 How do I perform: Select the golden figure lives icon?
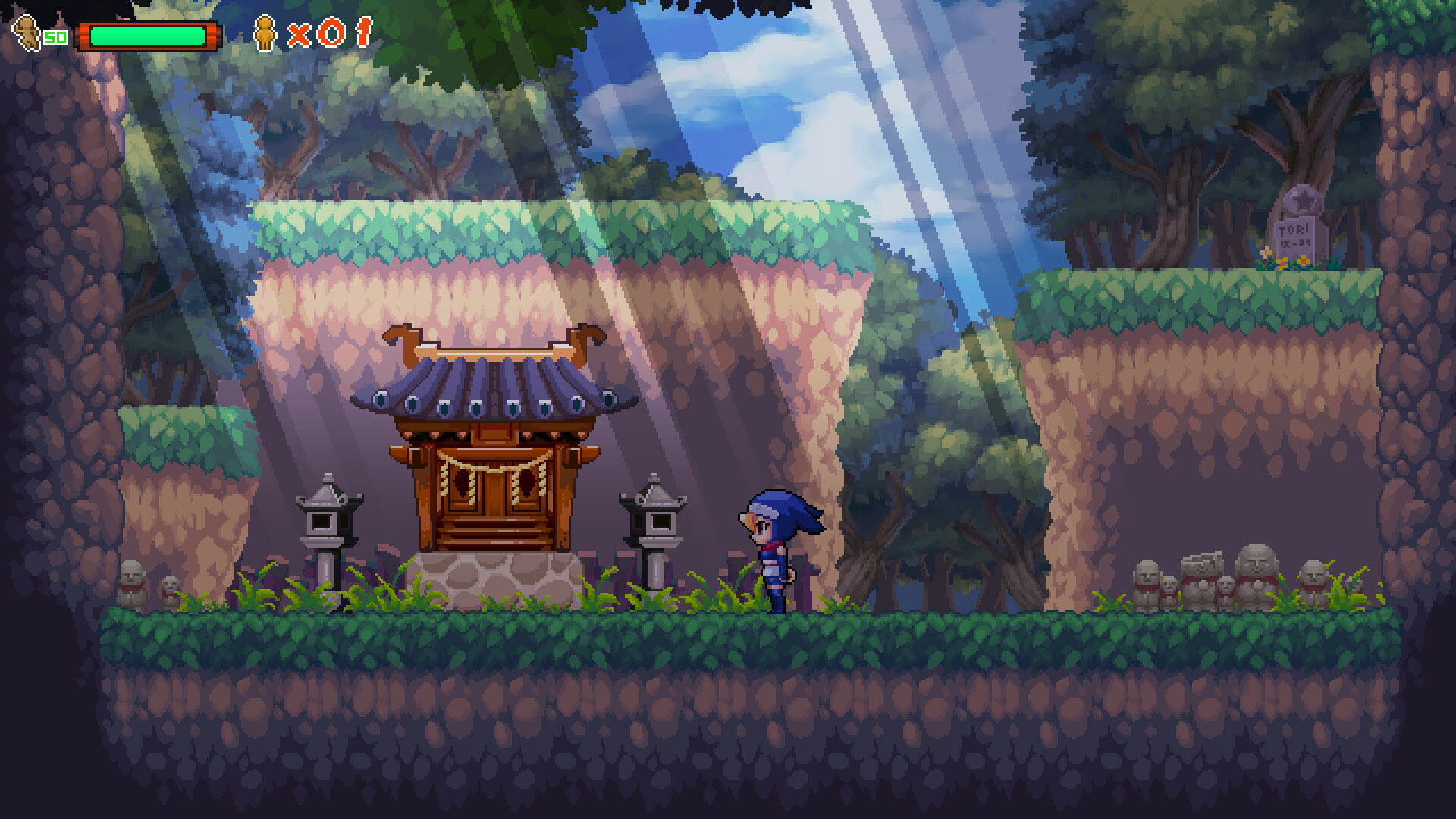[x=265, y=33]
